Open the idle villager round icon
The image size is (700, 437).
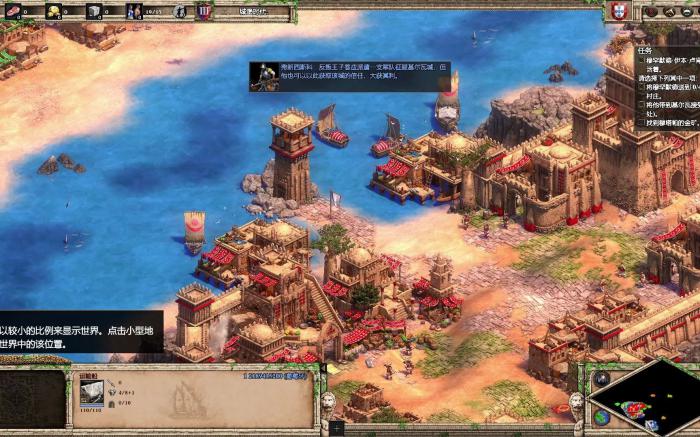point(180,11)
